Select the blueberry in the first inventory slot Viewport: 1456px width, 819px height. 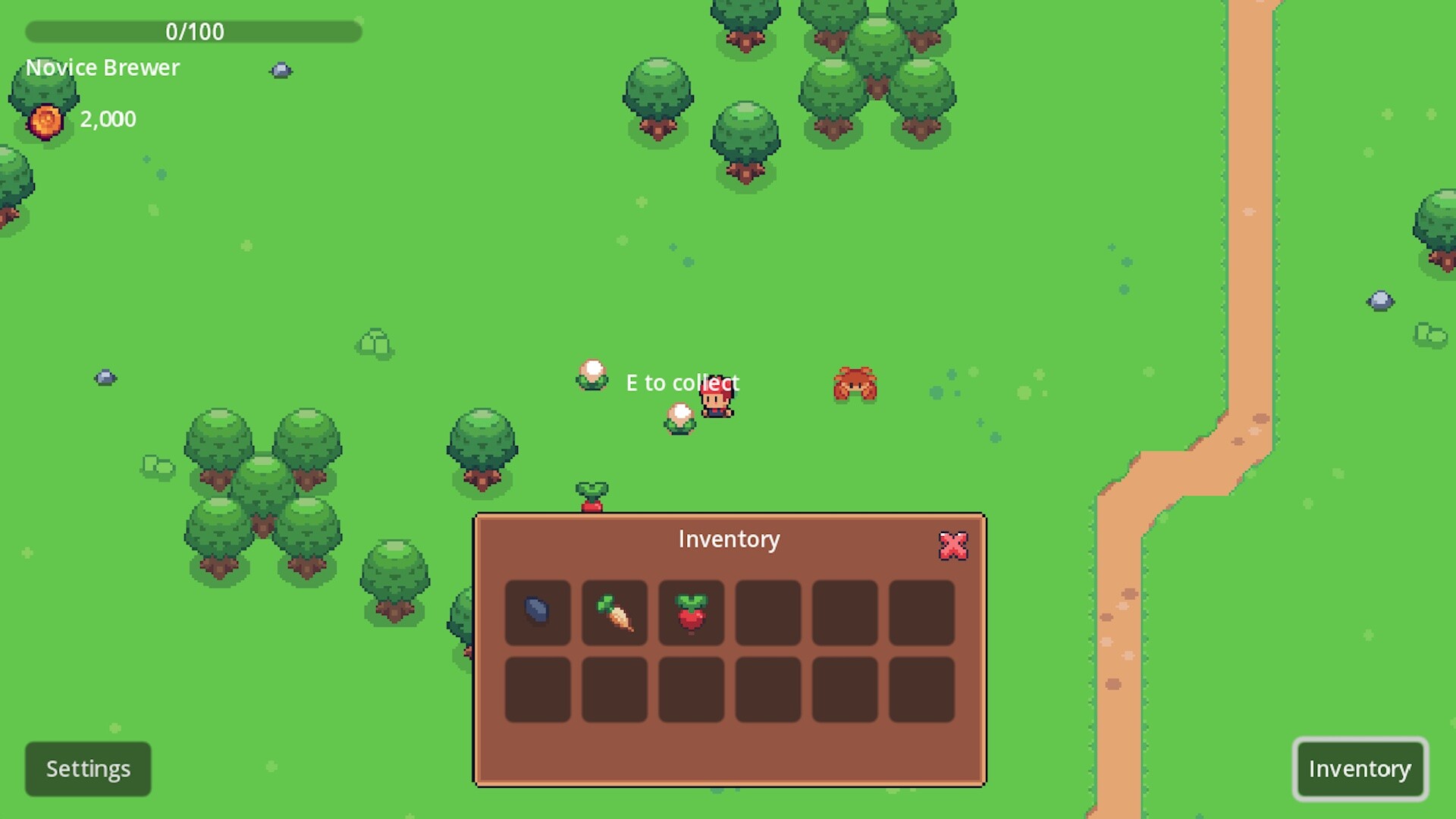(x=538, y=613)
